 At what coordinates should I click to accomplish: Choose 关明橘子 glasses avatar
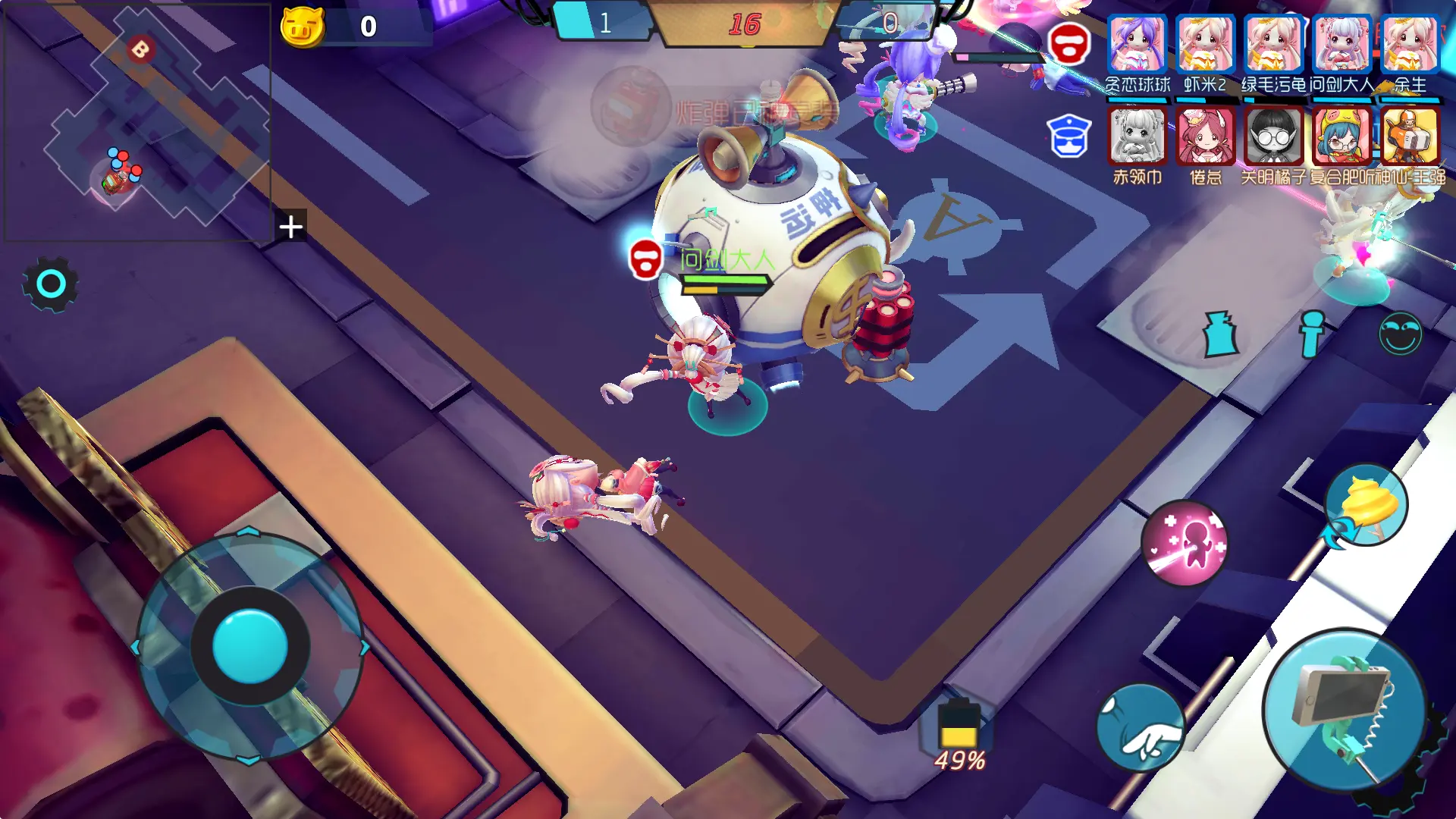point(1273,136)
